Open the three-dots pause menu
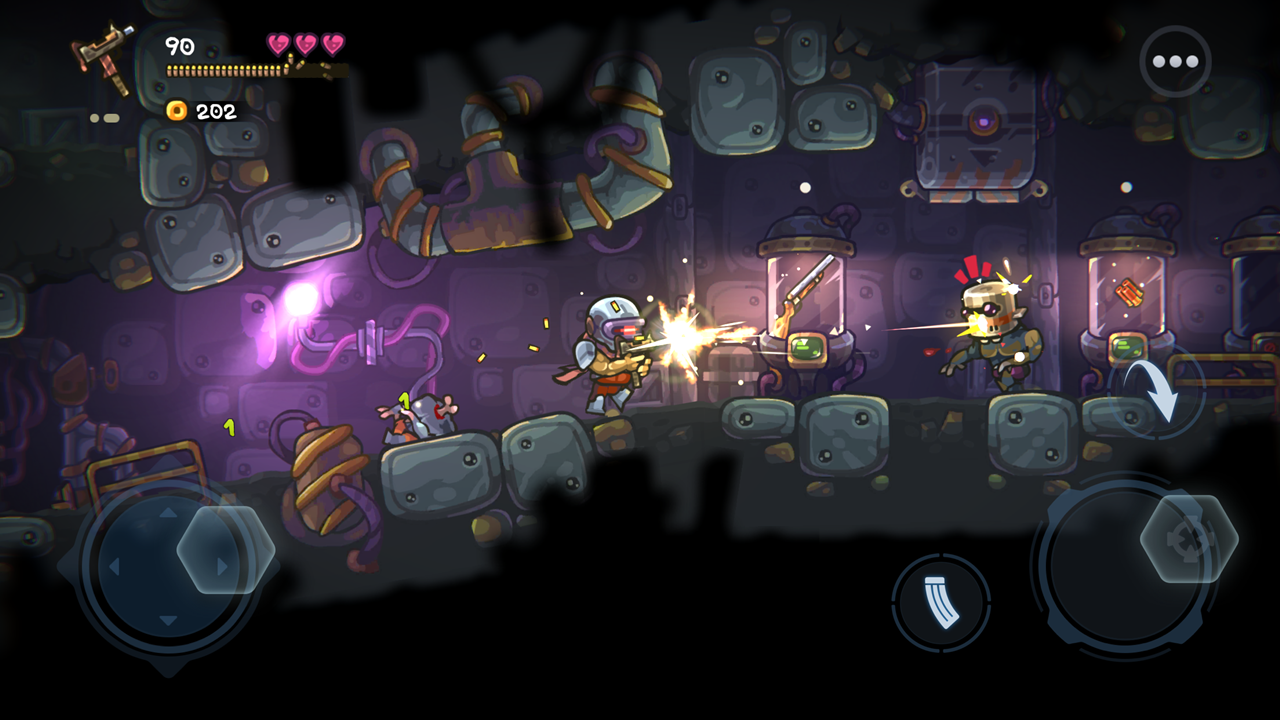Screen dimensions: 1280x720 click(x=1175, y=61)
